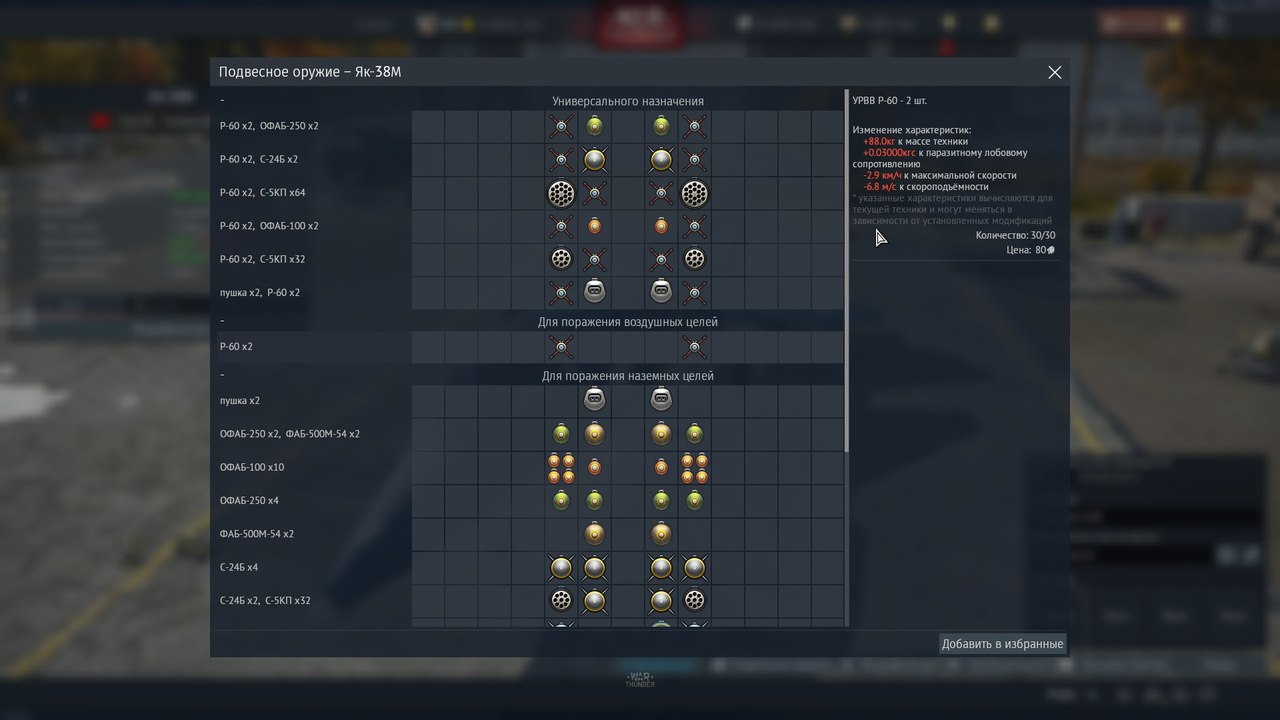The height and width of the screenshot is (720, 1280).
Task: Click the loadout list vertical scrollbar
Action: [x=847, y=270]
